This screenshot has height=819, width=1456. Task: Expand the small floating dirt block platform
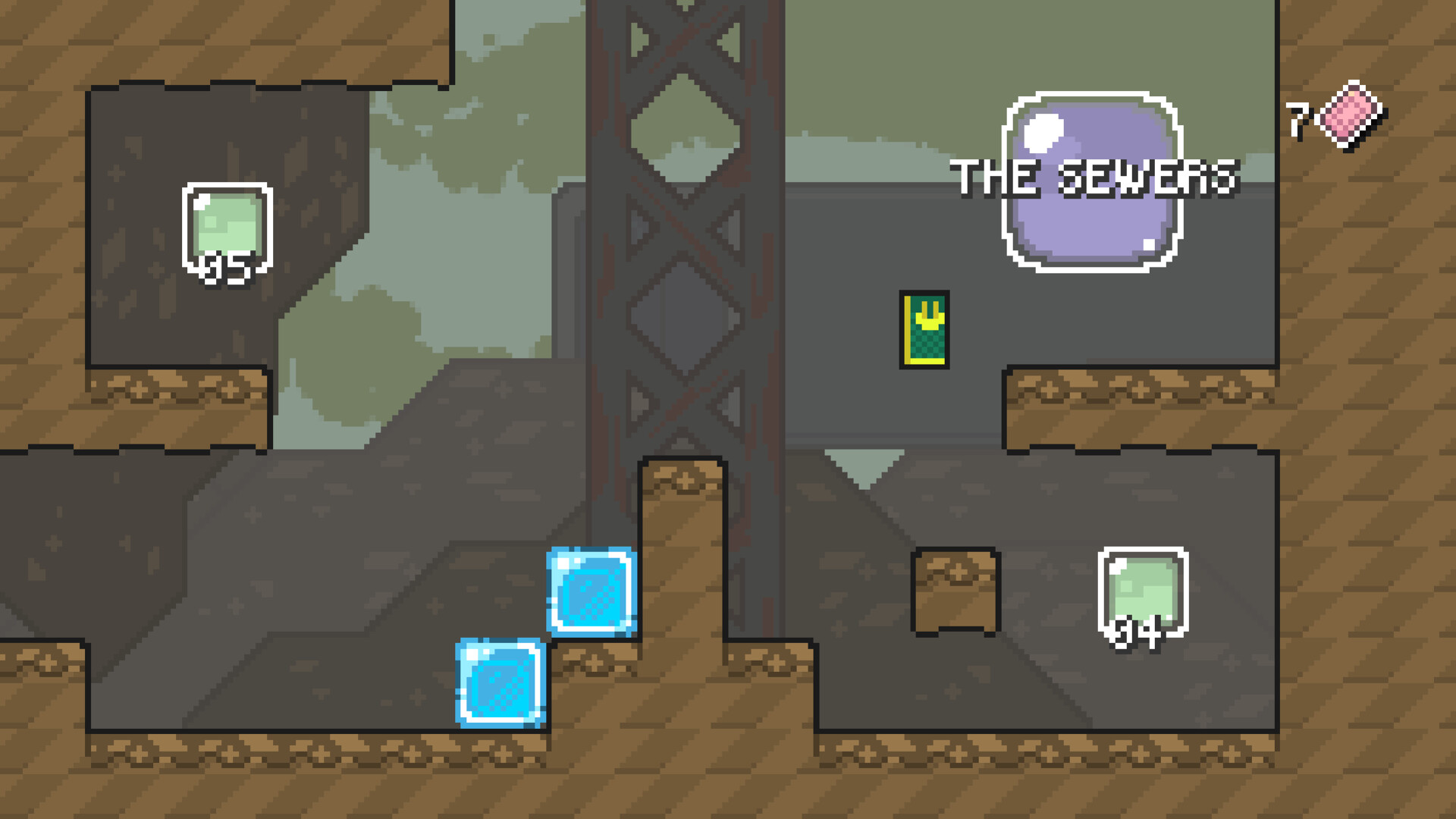pyautogui.click(x=957, y=591)
